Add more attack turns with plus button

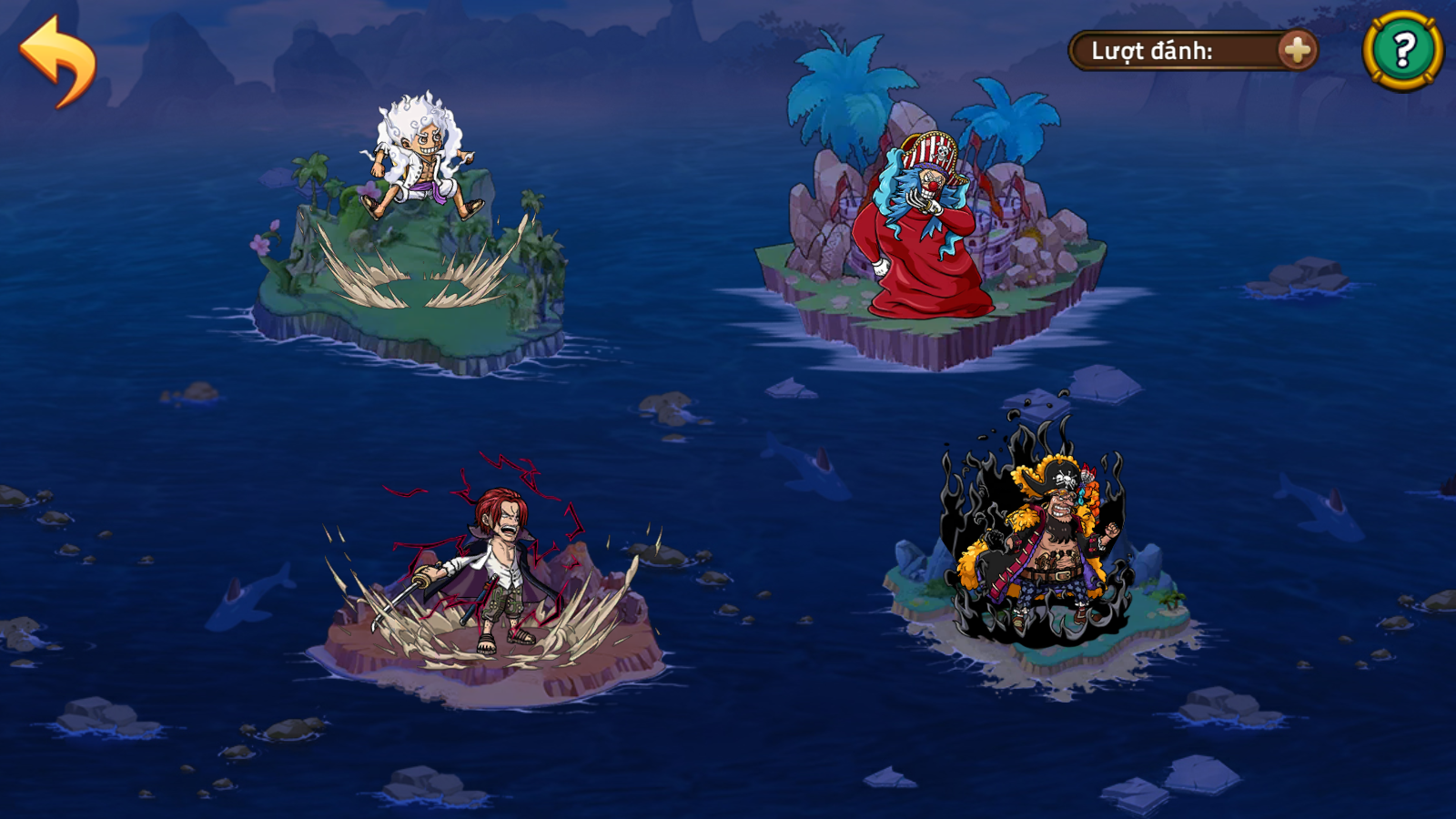click(1296, 50)
